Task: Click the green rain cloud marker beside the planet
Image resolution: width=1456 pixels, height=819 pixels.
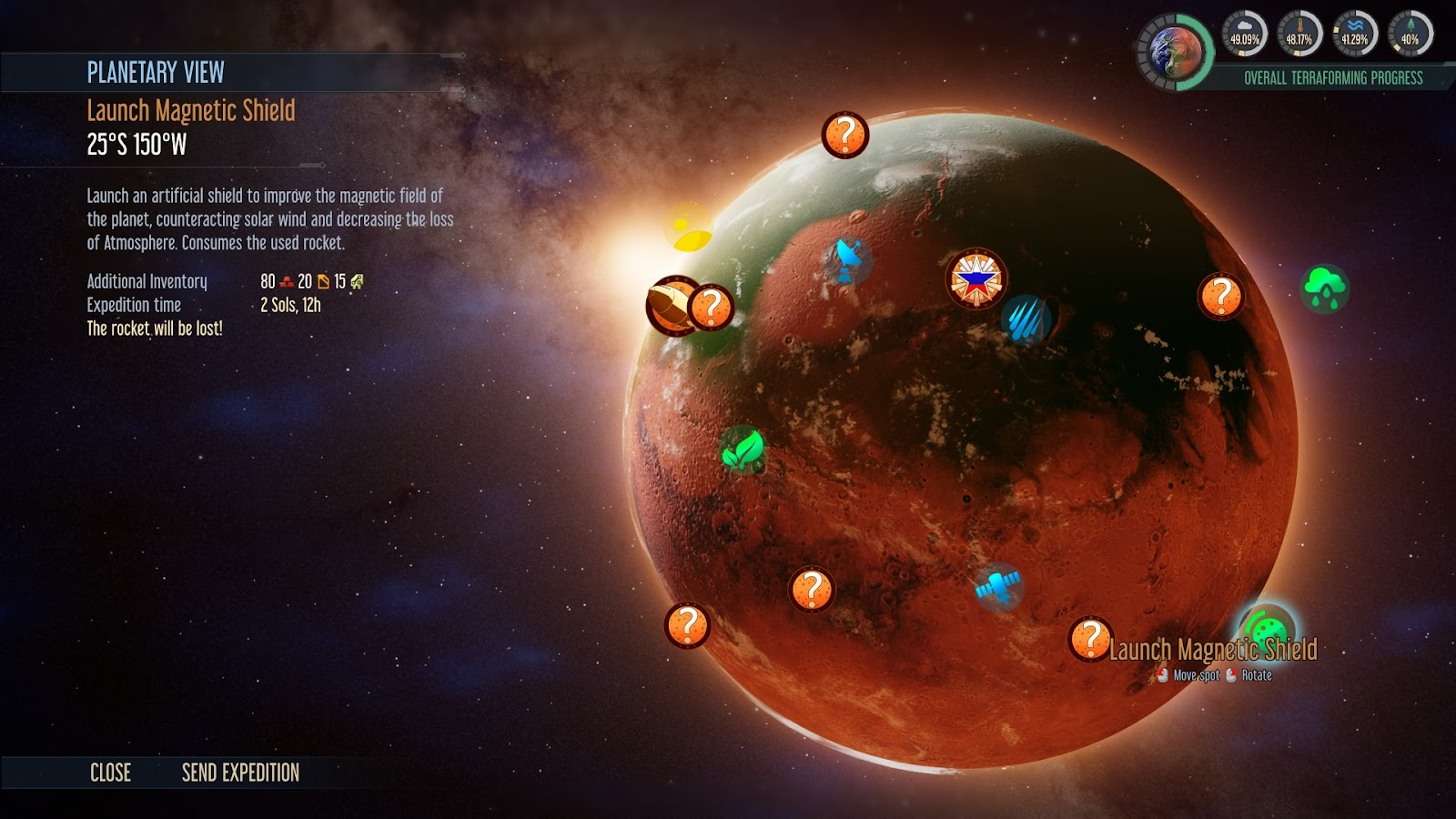Action: 1325,289
